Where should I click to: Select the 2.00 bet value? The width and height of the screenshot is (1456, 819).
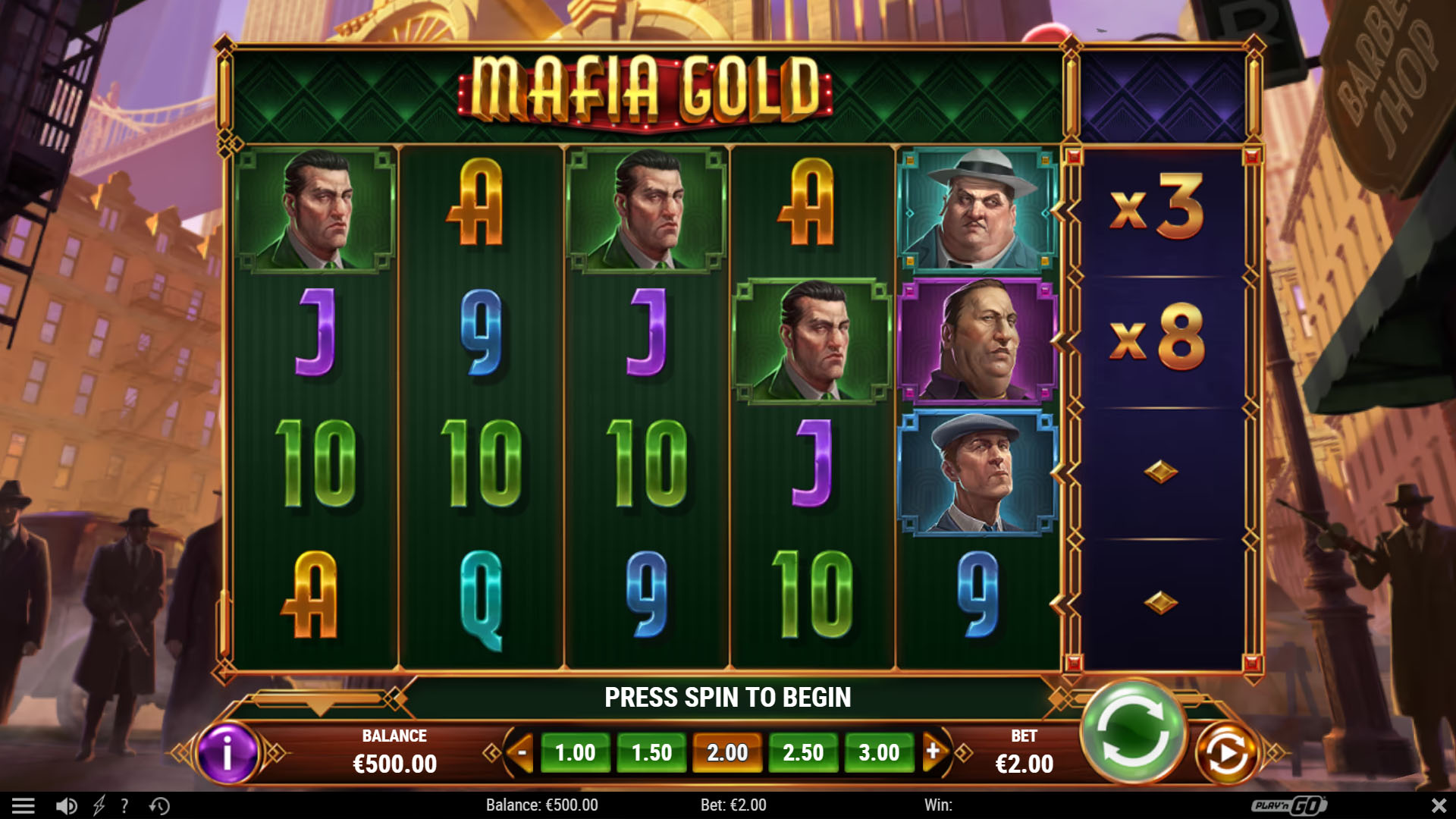[727, 753]
